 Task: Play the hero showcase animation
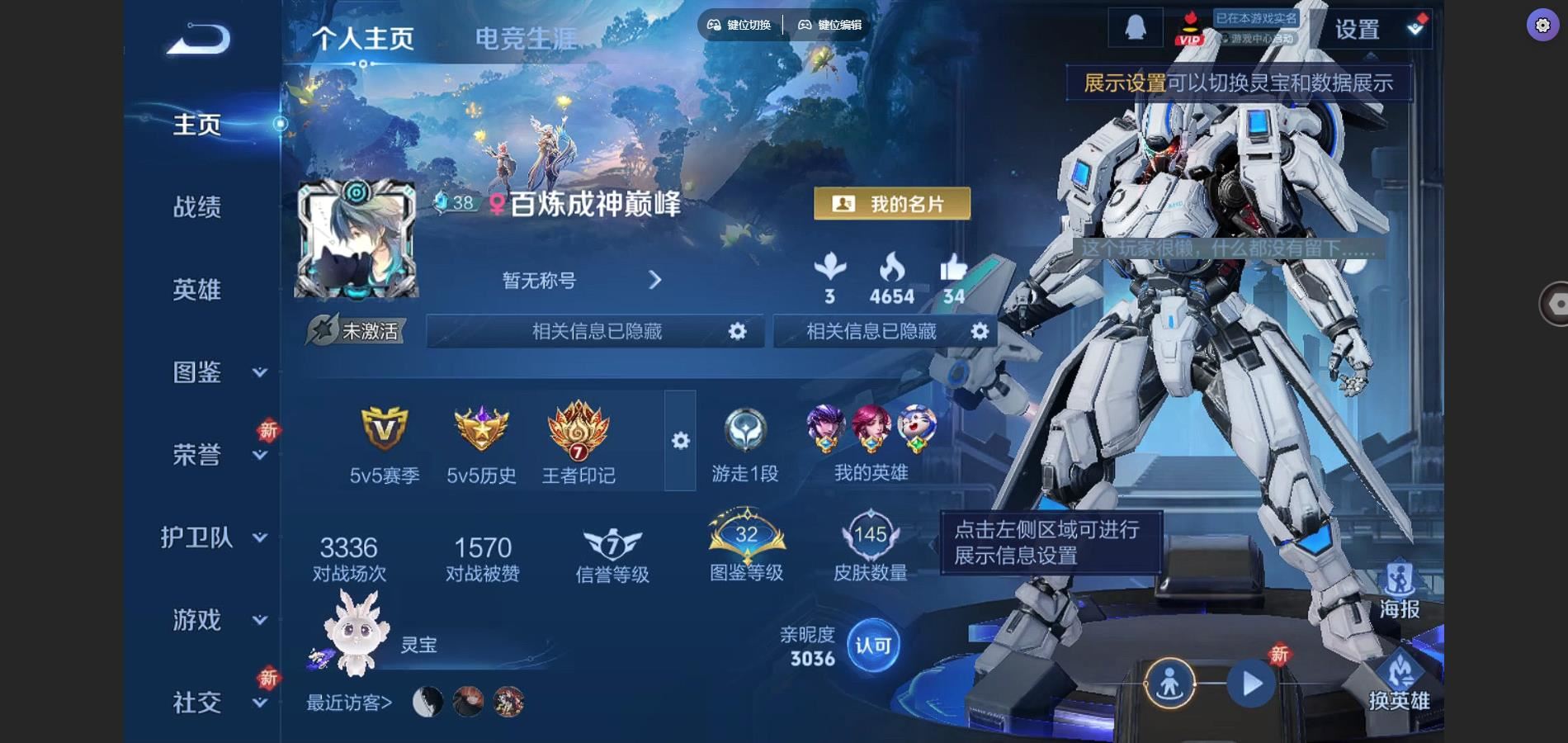(x=1251, y=684)
